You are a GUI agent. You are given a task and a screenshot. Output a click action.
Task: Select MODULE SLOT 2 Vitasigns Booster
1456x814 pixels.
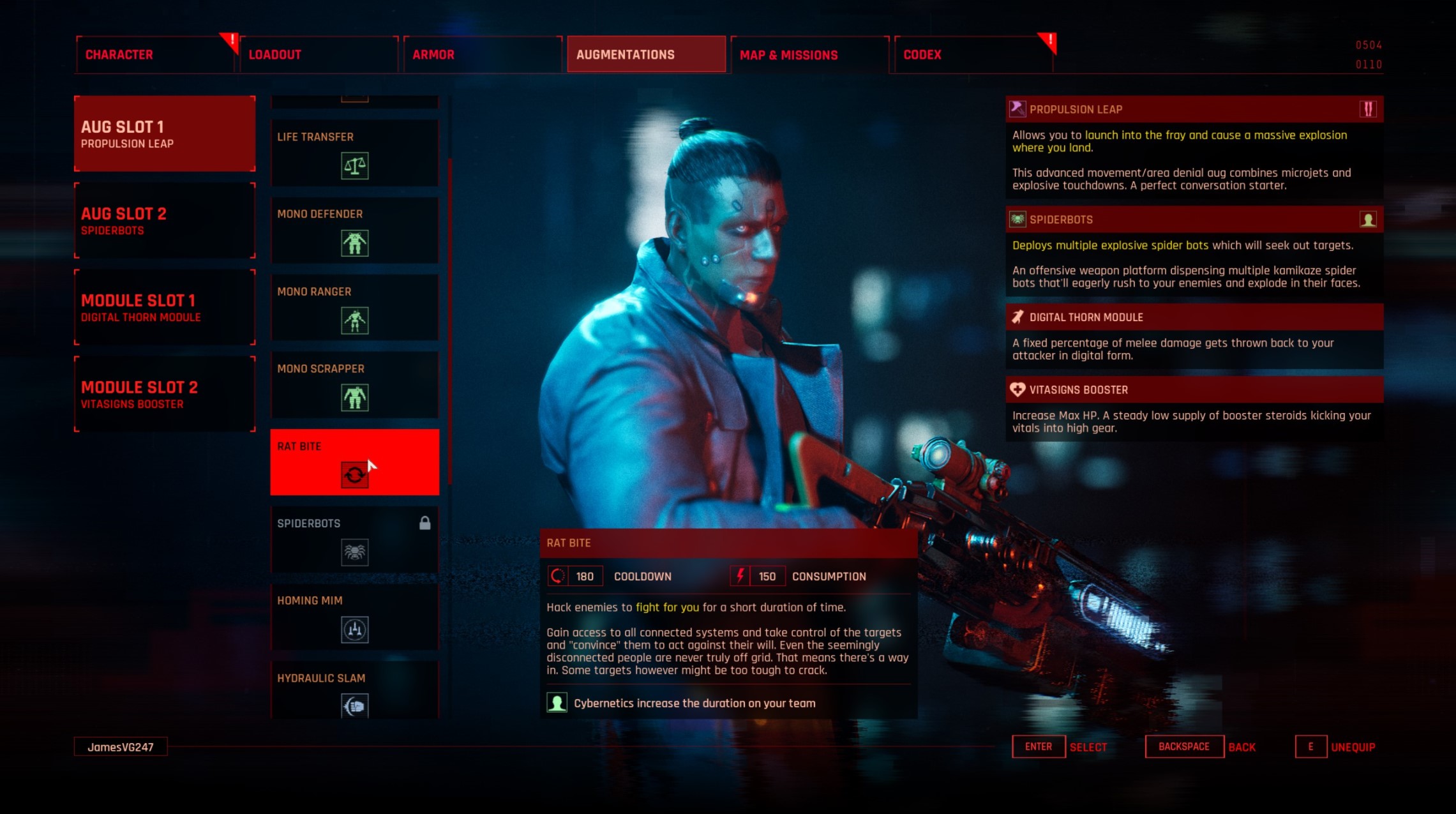coord(163,394)
